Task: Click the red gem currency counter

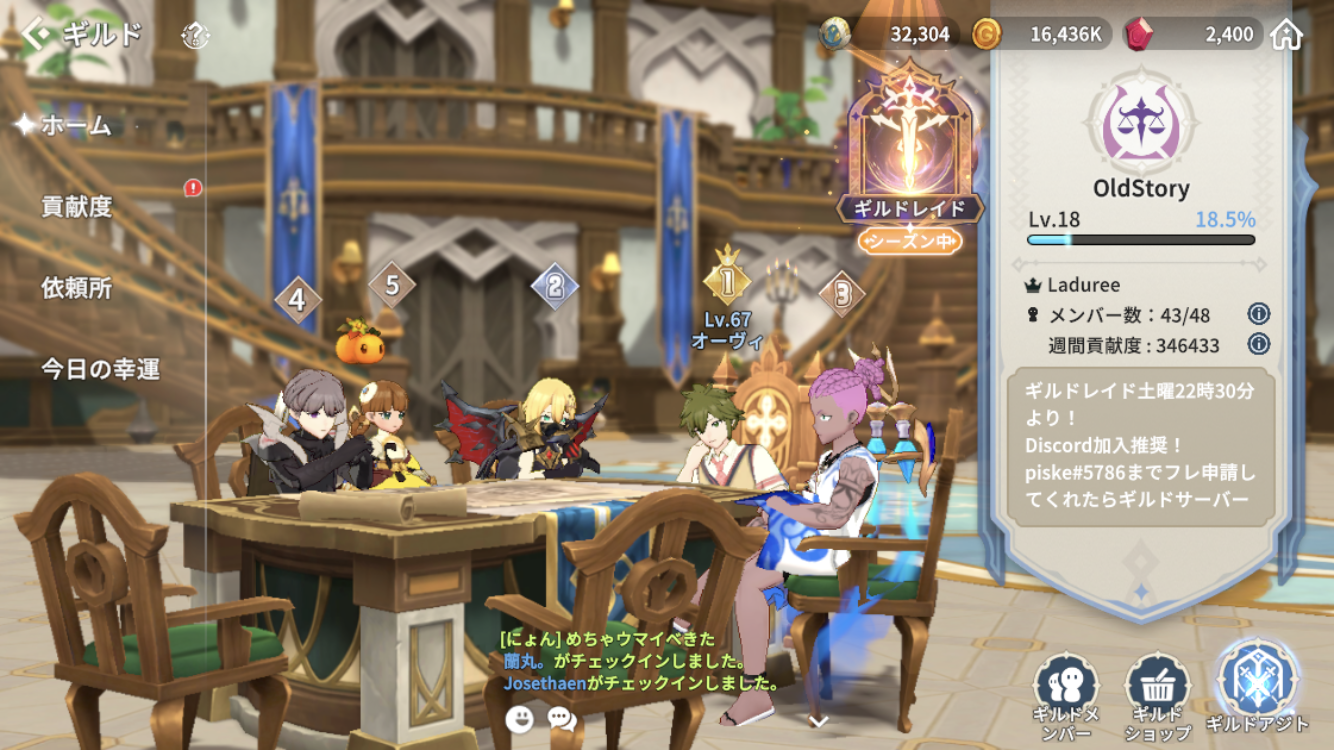Action: tap(1192, 35)
